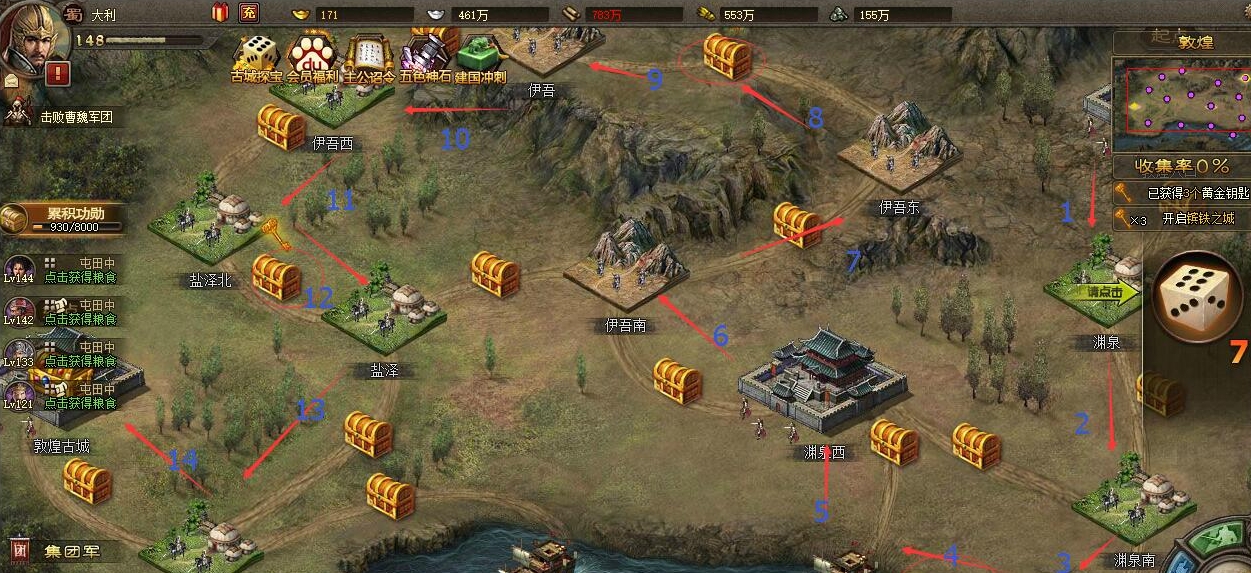This screenshot has width=1251, height=573.
Task: Open the 主公诏令 scroll icon
Action: click(x=369, y=56)
